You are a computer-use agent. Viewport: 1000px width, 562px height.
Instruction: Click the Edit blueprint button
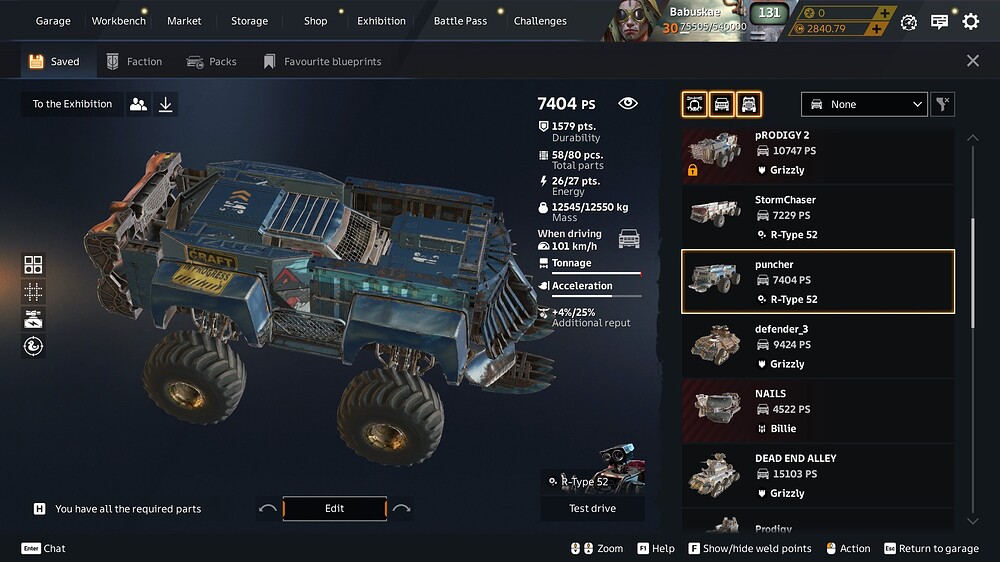334,509
